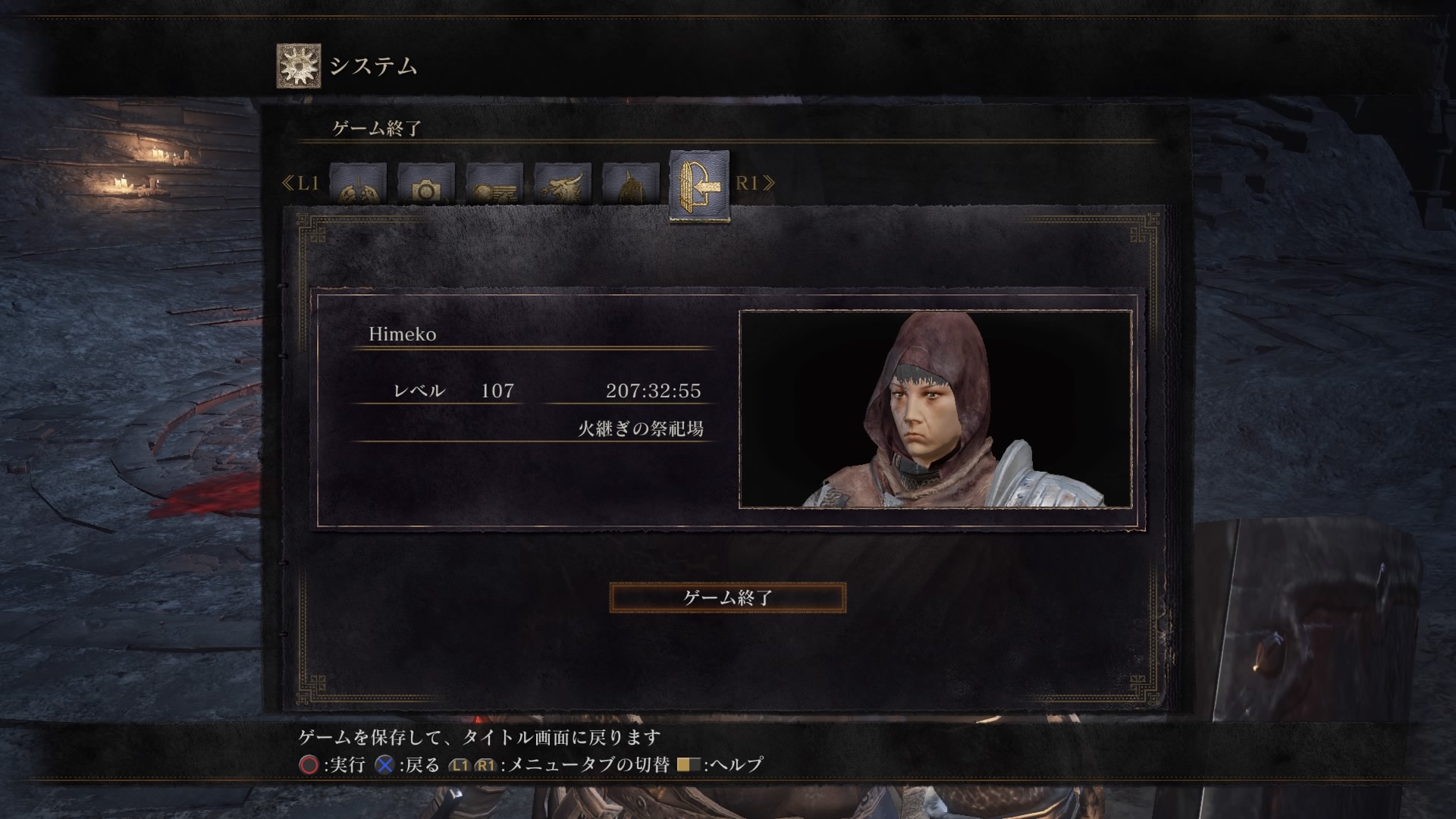1456x819 pixels.
Task: Select the camera options tab icon
Action: coord(427,182)
